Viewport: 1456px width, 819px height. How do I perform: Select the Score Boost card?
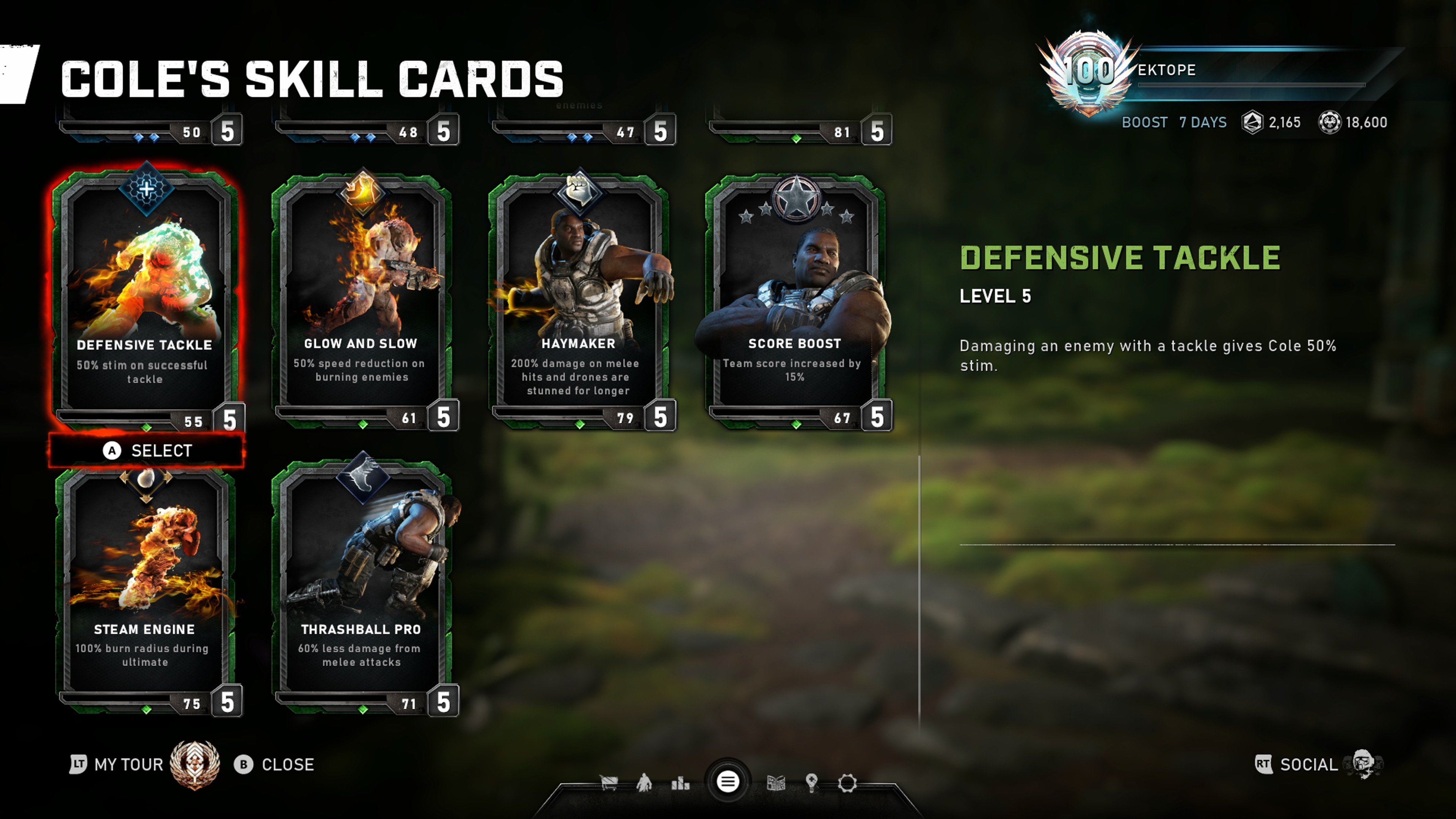point(795,300)
